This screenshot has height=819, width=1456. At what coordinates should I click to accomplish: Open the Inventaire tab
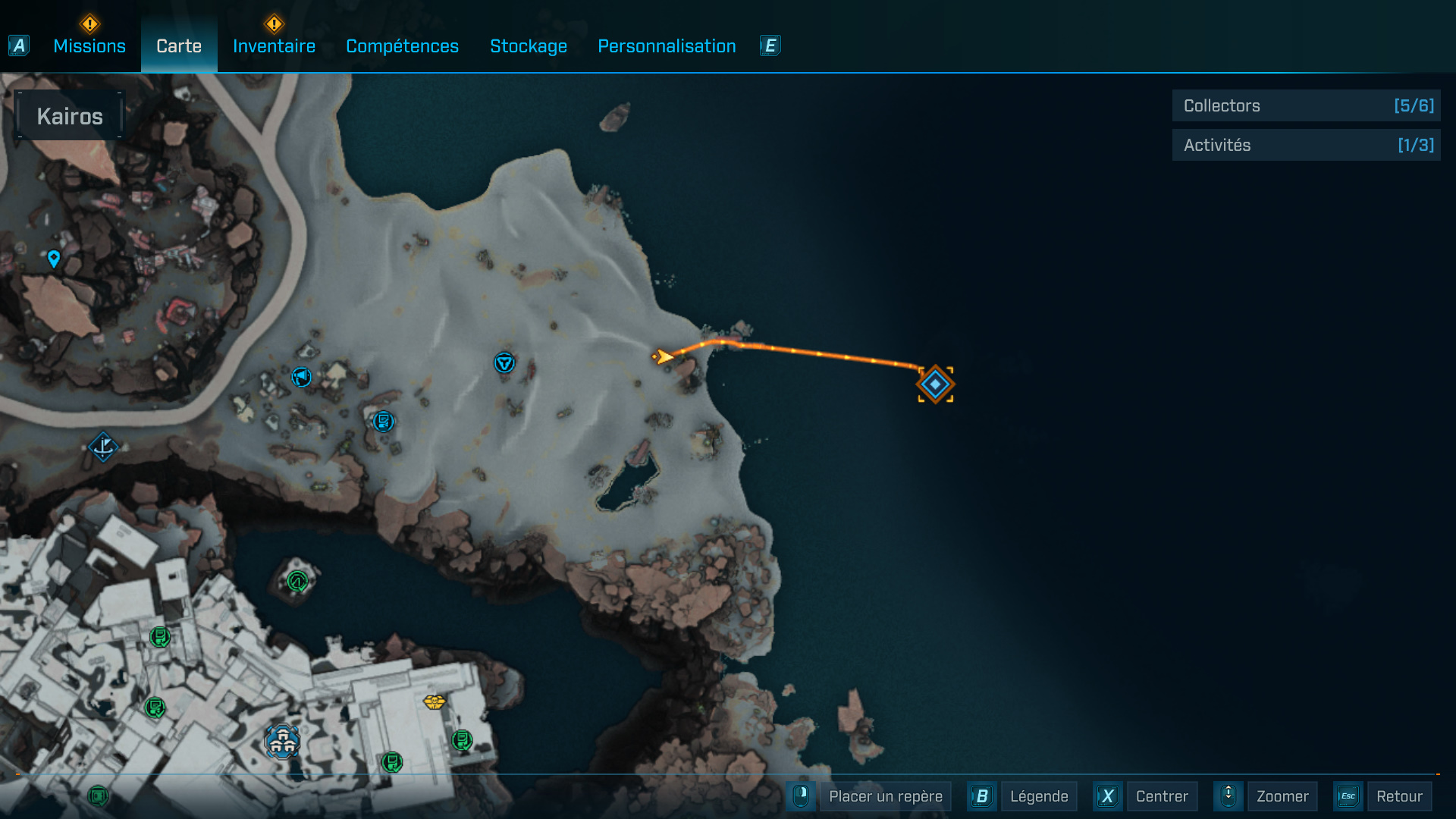[274, 46]
